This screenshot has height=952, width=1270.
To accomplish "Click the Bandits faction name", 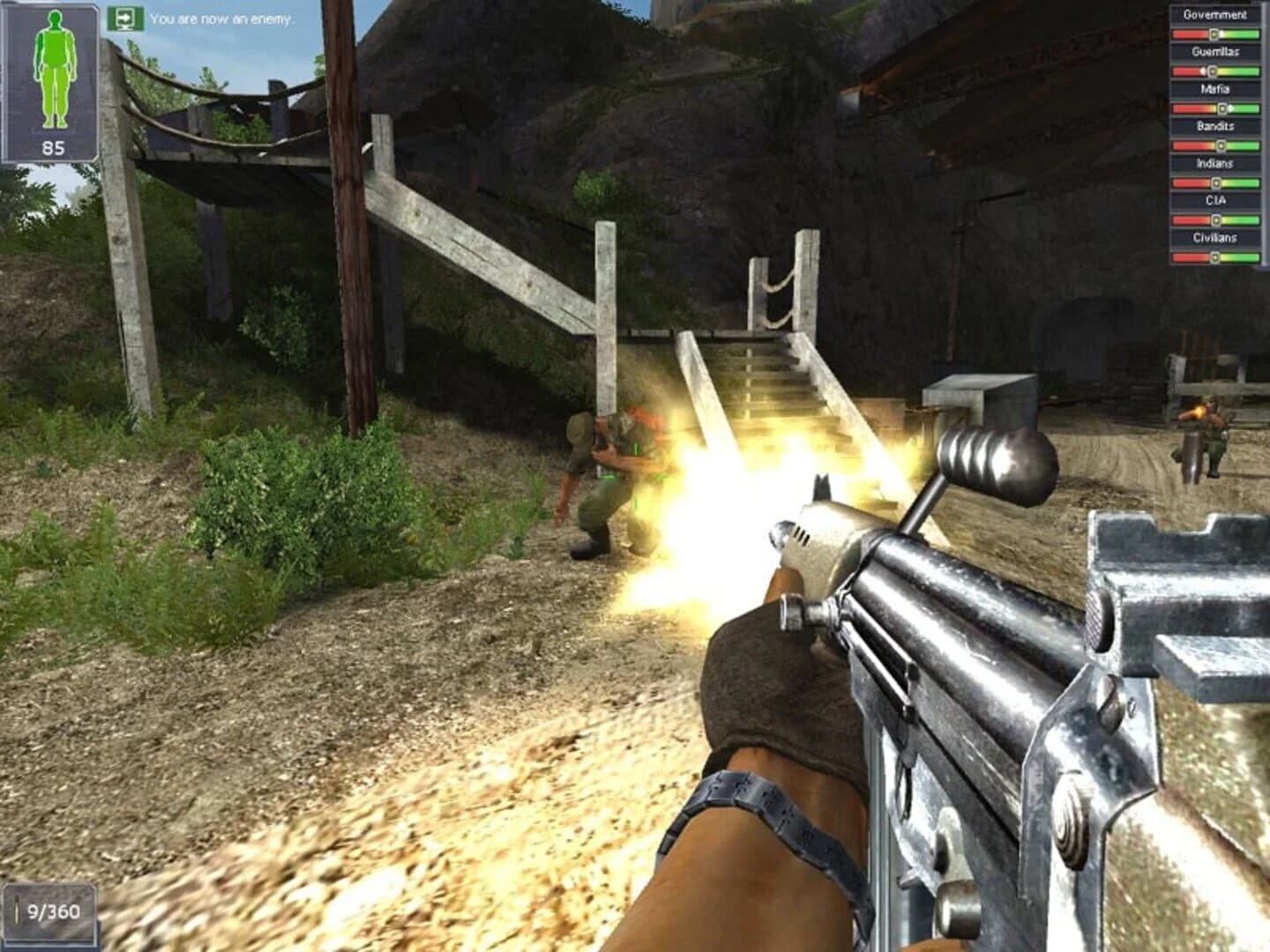I will pyautogui.click(x=1214, y=125).
